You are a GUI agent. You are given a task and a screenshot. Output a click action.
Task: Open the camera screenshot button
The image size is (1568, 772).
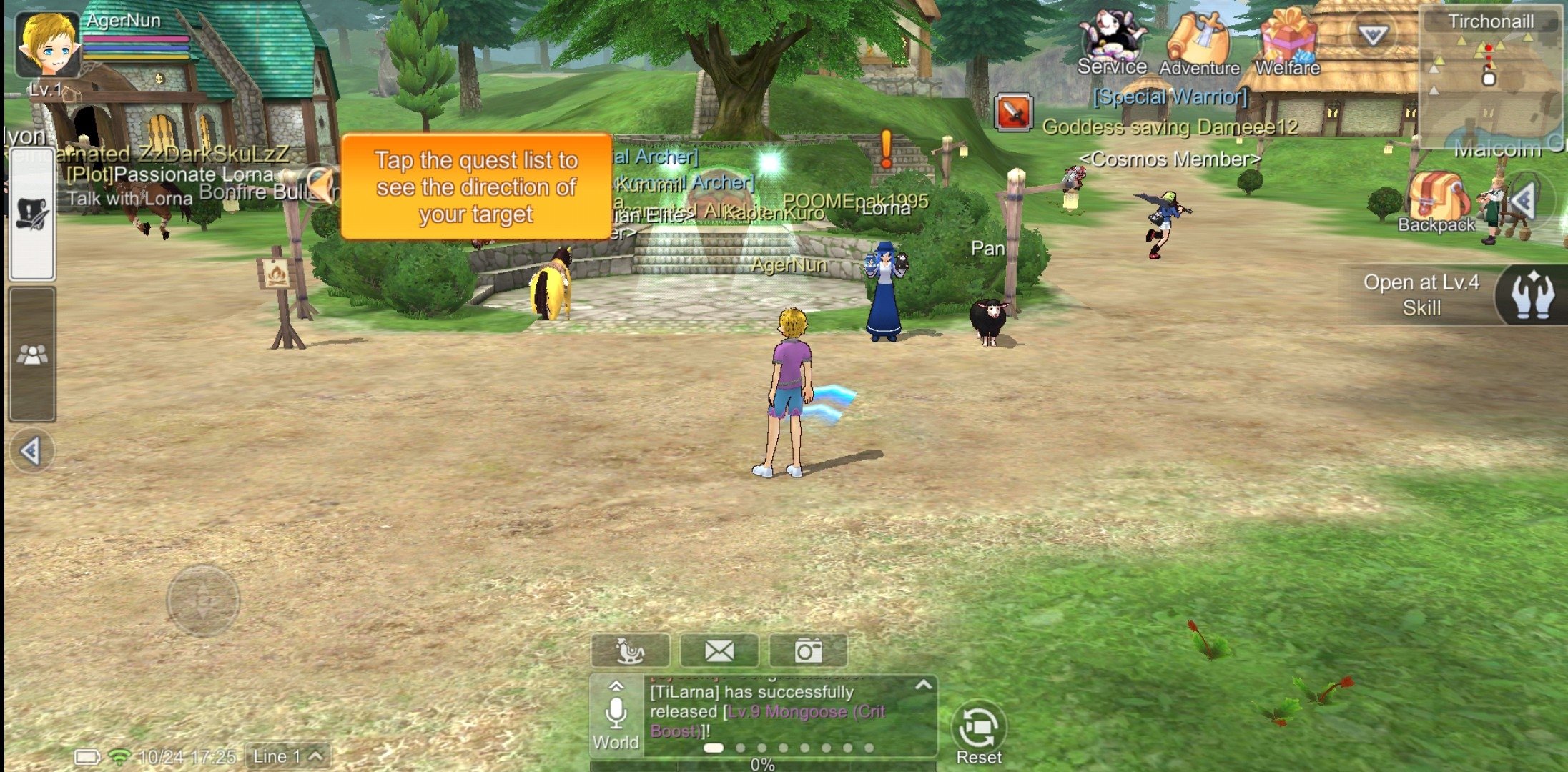click(x=808, y=650)
